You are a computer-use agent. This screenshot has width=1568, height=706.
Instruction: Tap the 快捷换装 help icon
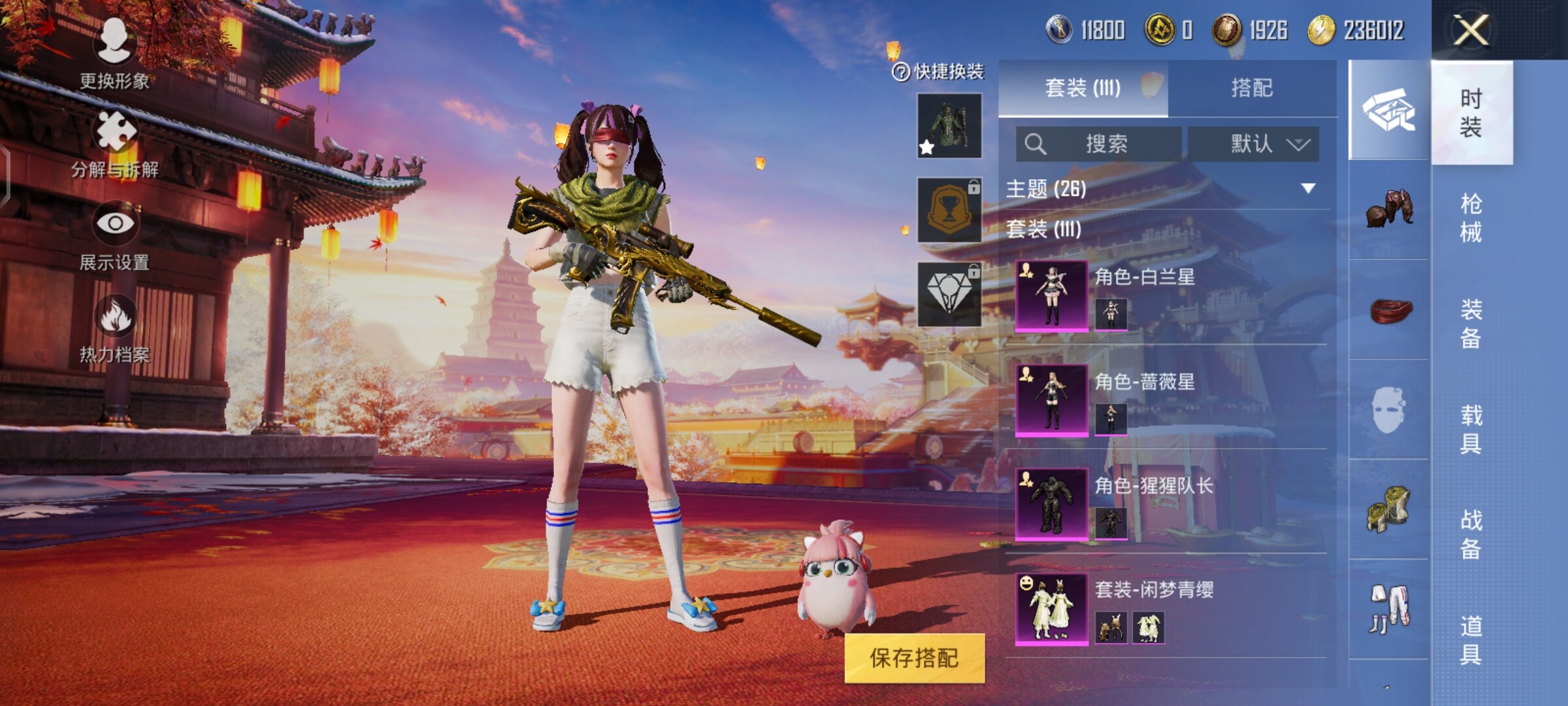[901, 72]
